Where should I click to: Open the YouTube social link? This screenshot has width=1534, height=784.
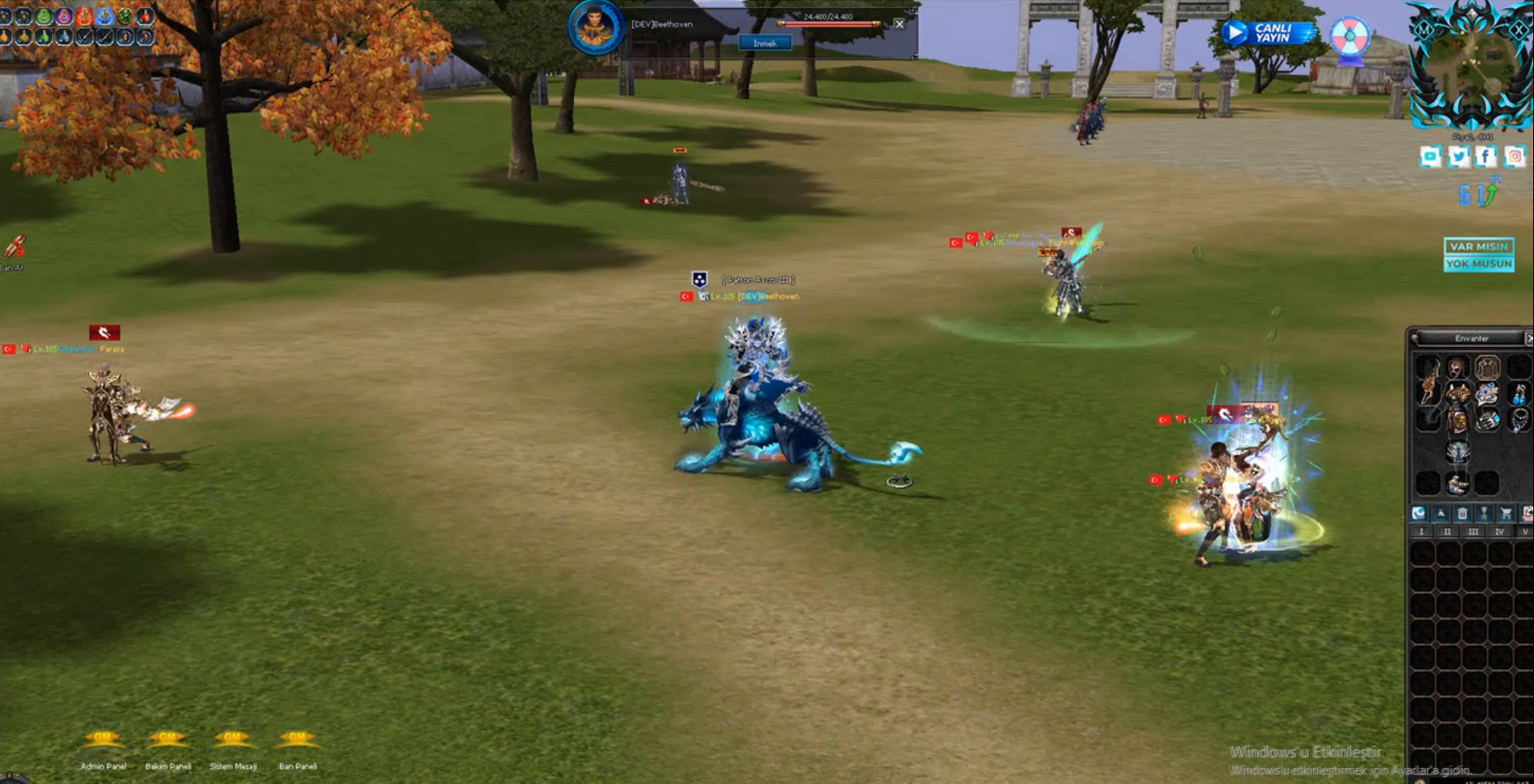1430,156
